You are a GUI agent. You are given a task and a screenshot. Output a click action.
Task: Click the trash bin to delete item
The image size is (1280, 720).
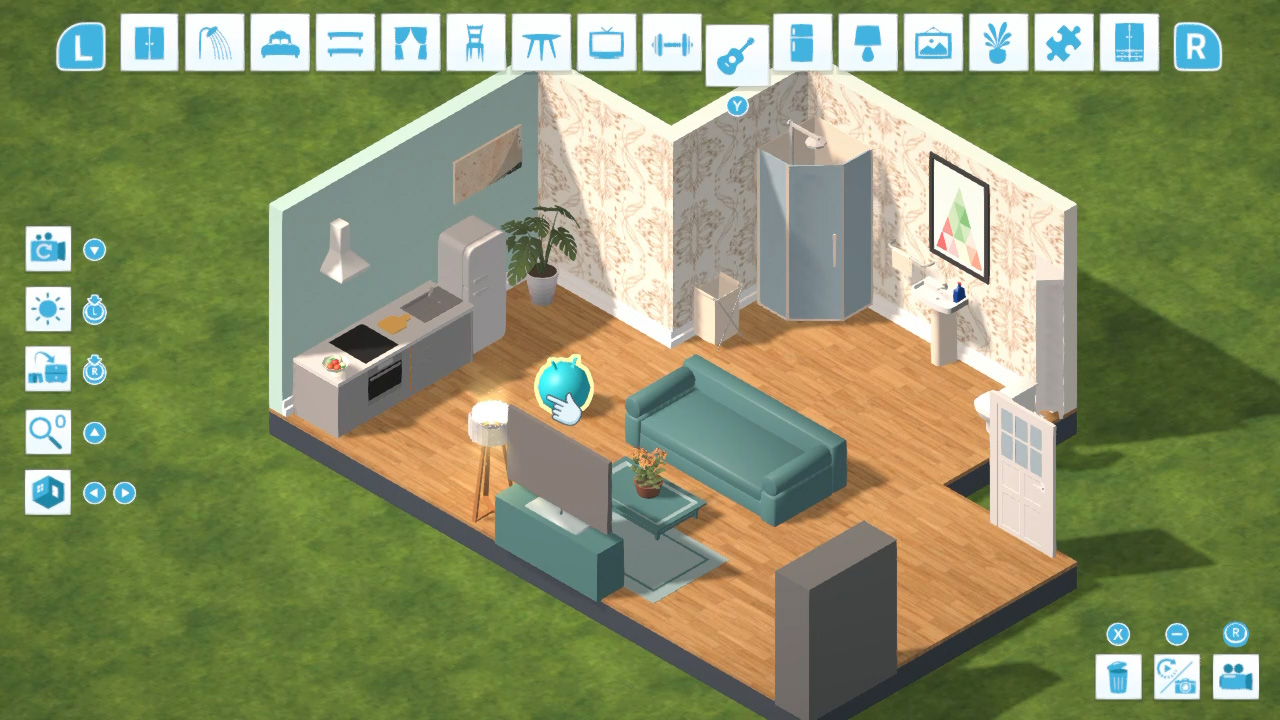[1118, 677]
